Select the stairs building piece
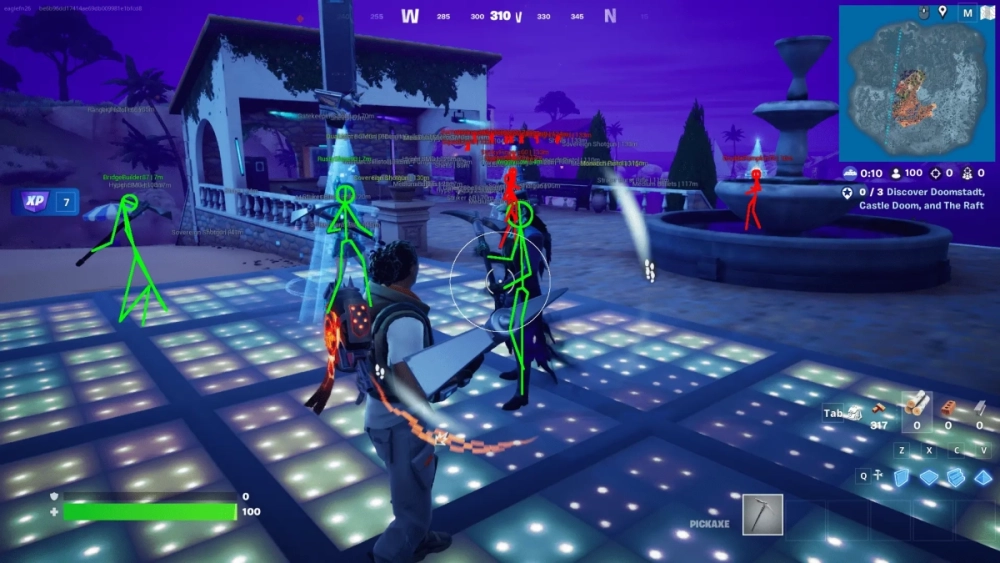 [x=956, y=477]
